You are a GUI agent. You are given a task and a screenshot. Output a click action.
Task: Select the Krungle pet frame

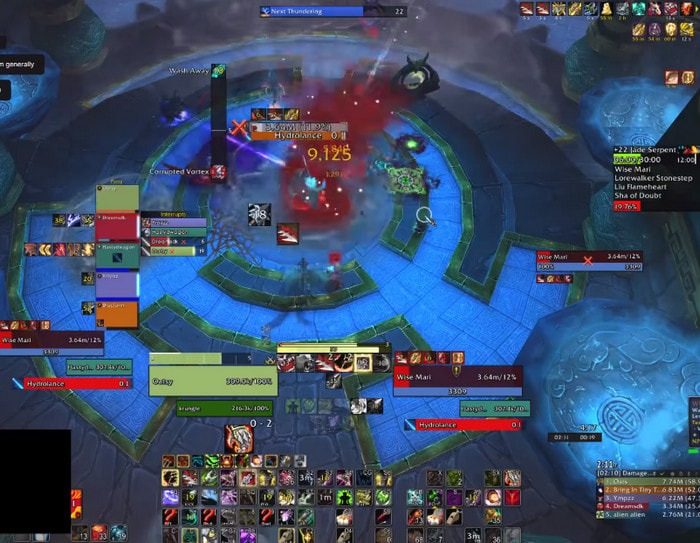tap(225, 408)
